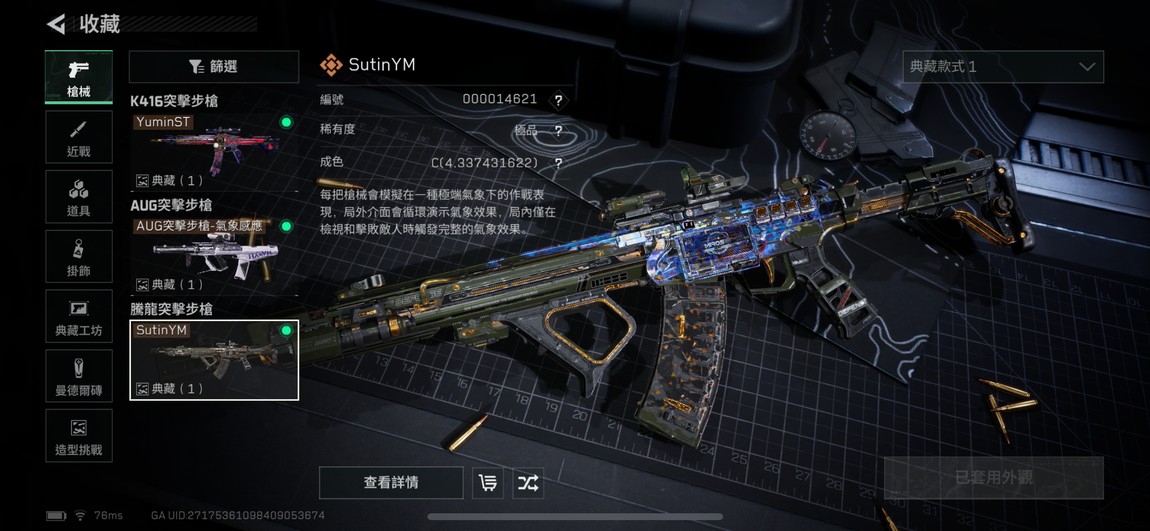The width and height of the screenshot is (1150, 531).
Task: Show help for 稀有度 rarity
Action: pos(558,131)
